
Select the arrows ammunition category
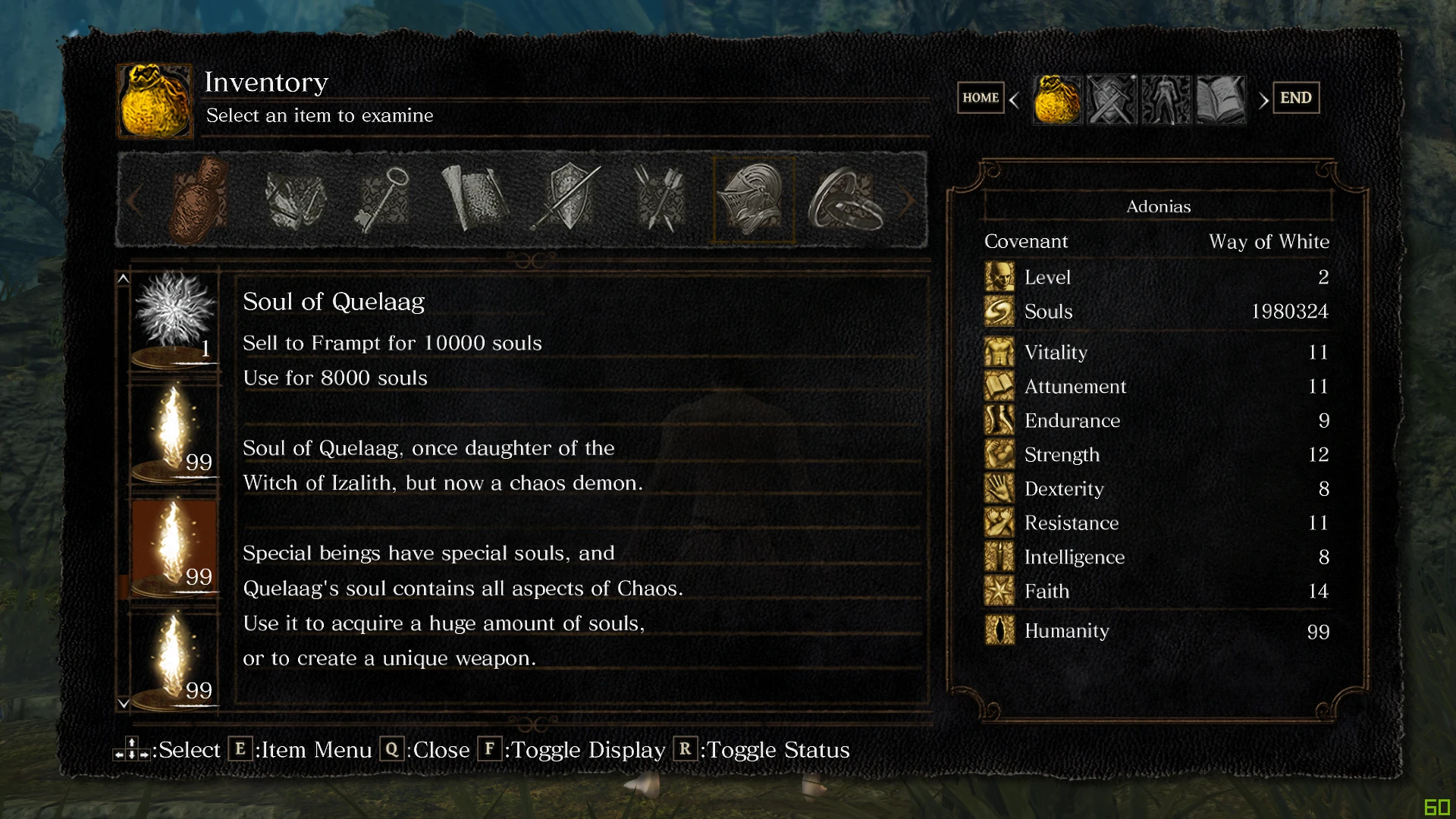pos(660,200)
